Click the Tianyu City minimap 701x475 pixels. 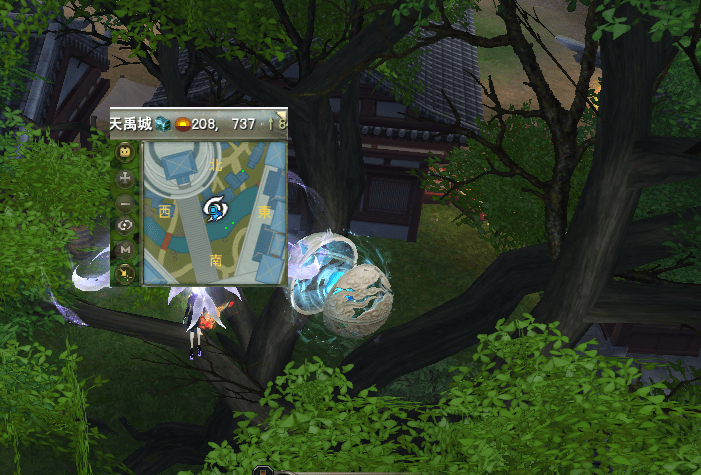tap(215, 211)
